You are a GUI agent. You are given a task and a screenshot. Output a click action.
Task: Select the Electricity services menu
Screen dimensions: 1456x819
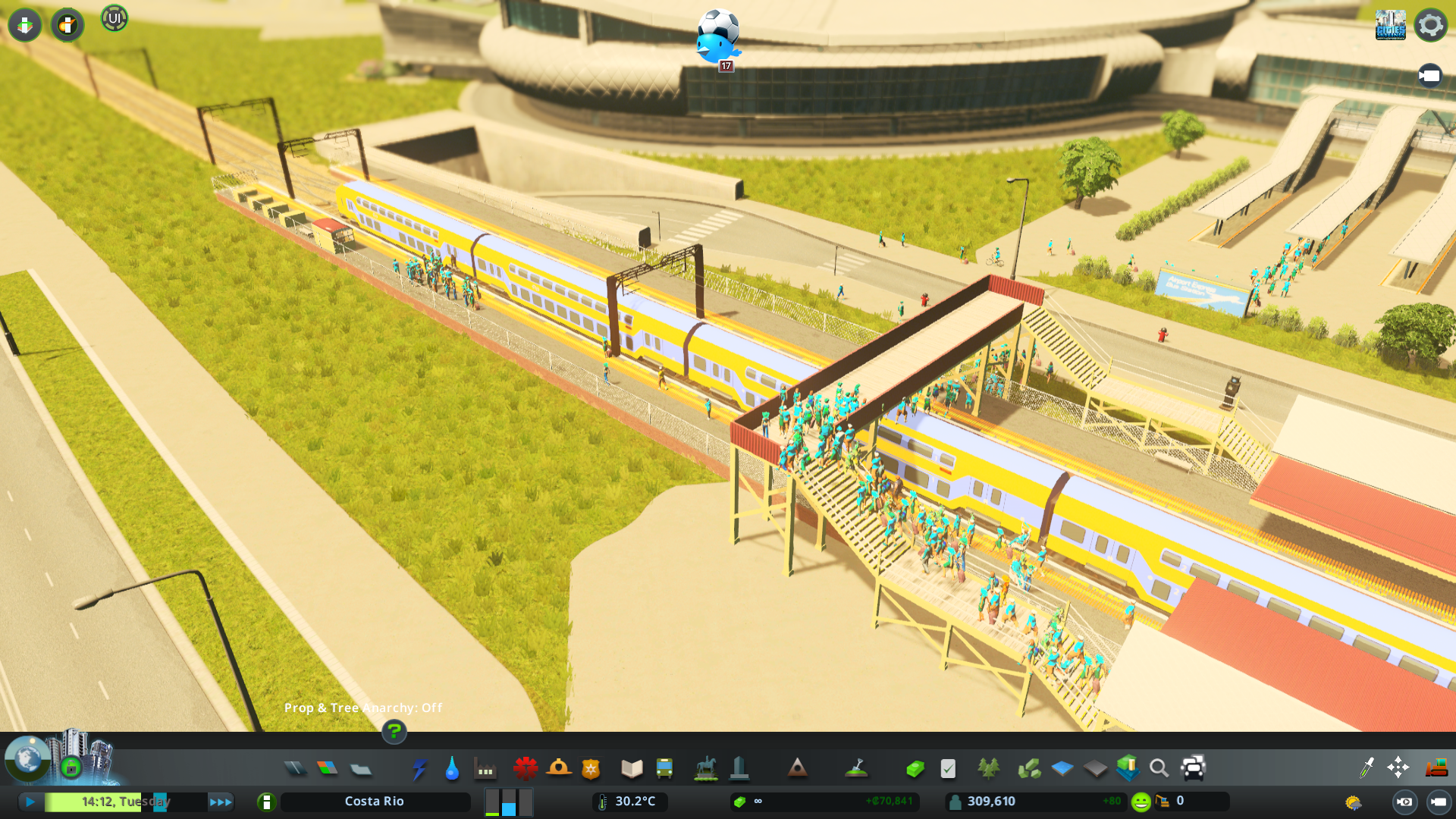[x=419, y=768]
